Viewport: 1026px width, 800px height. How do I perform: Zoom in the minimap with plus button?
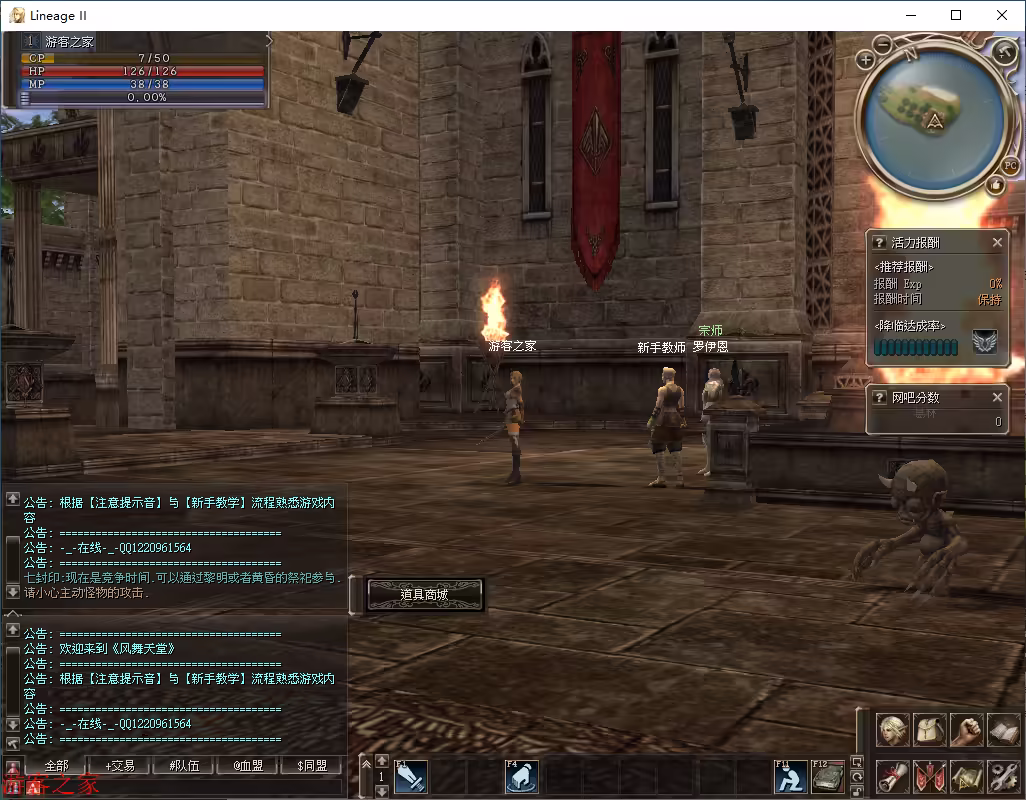pos(866,60)
